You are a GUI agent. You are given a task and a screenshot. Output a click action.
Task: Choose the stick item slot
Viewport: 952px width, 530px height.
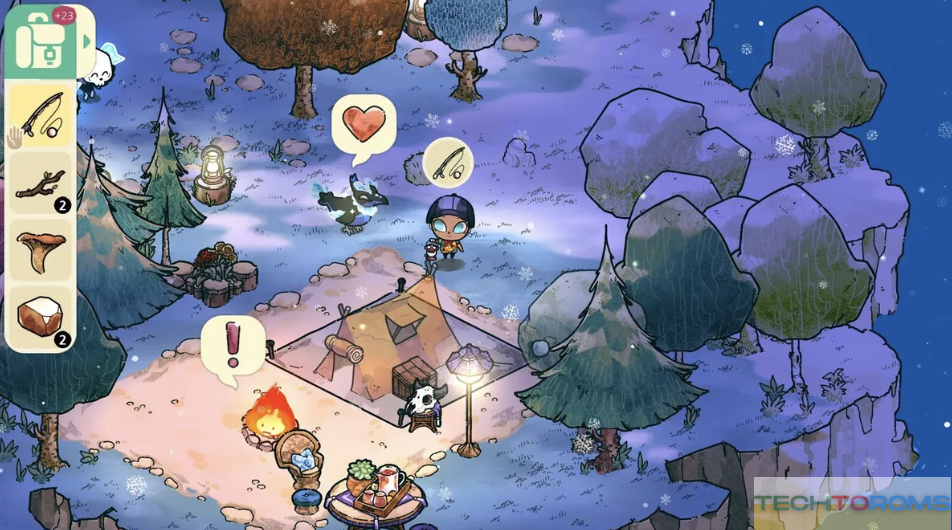pos(41,184)
